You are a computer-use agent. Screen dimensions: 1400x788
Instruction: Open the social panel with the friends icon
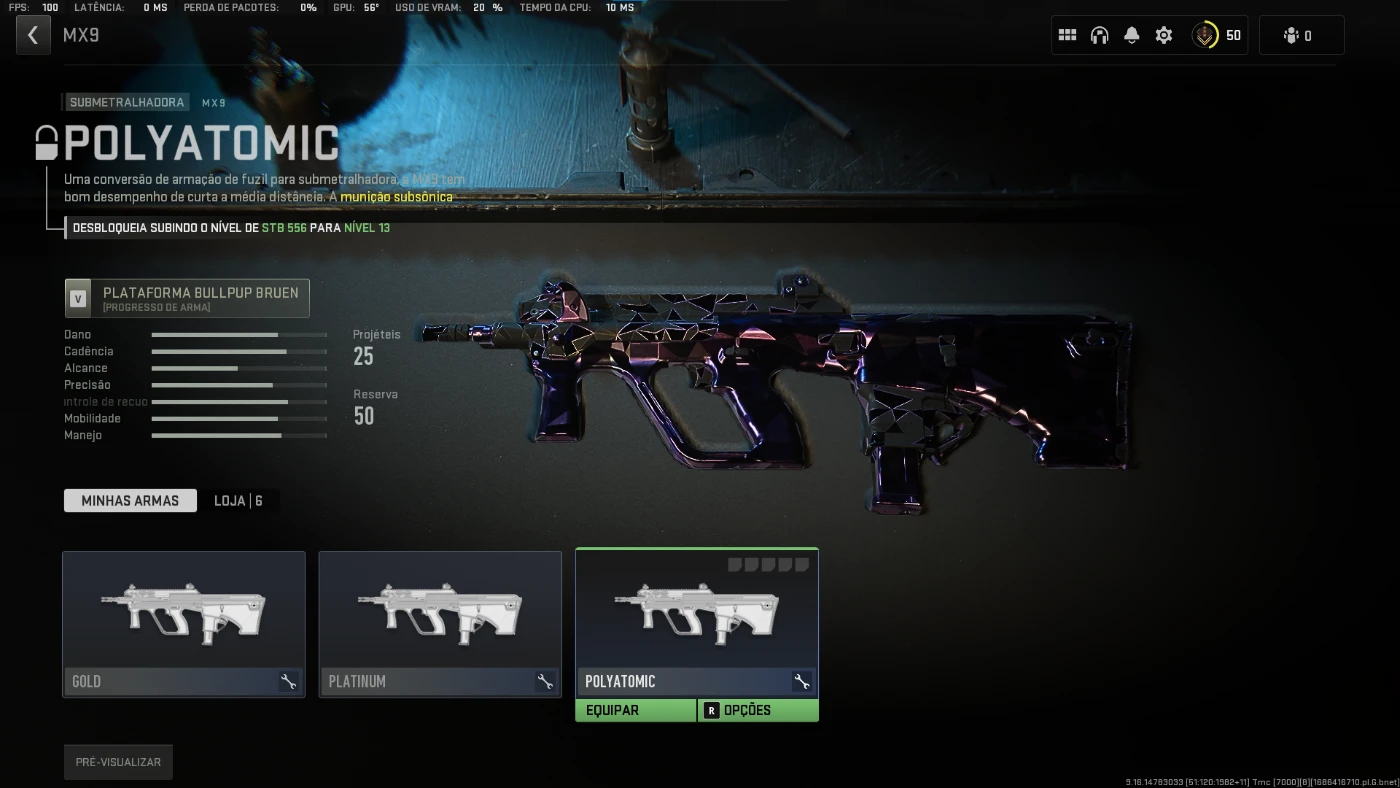coord(1301,34)
